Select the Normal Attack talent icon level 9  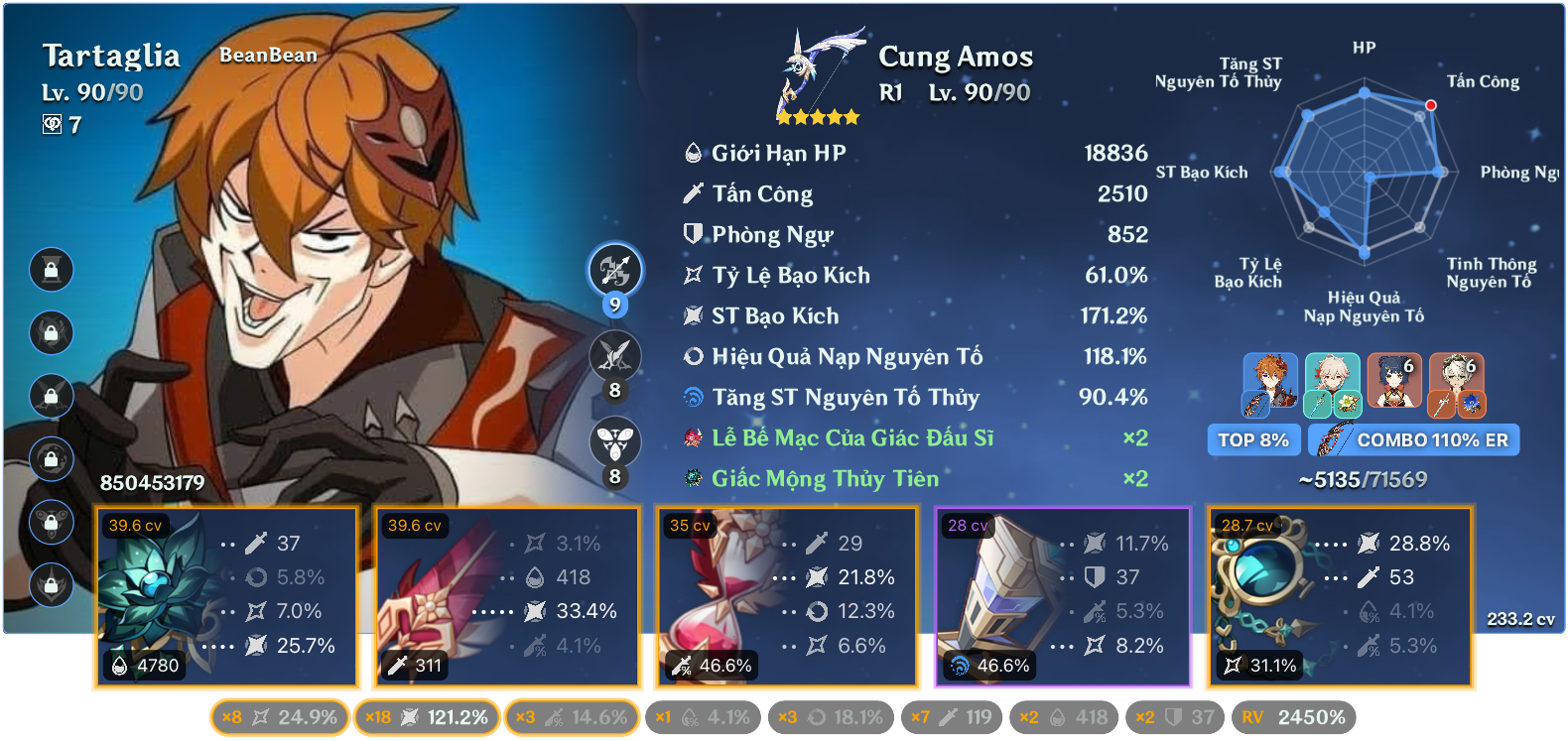click(615, 270)
